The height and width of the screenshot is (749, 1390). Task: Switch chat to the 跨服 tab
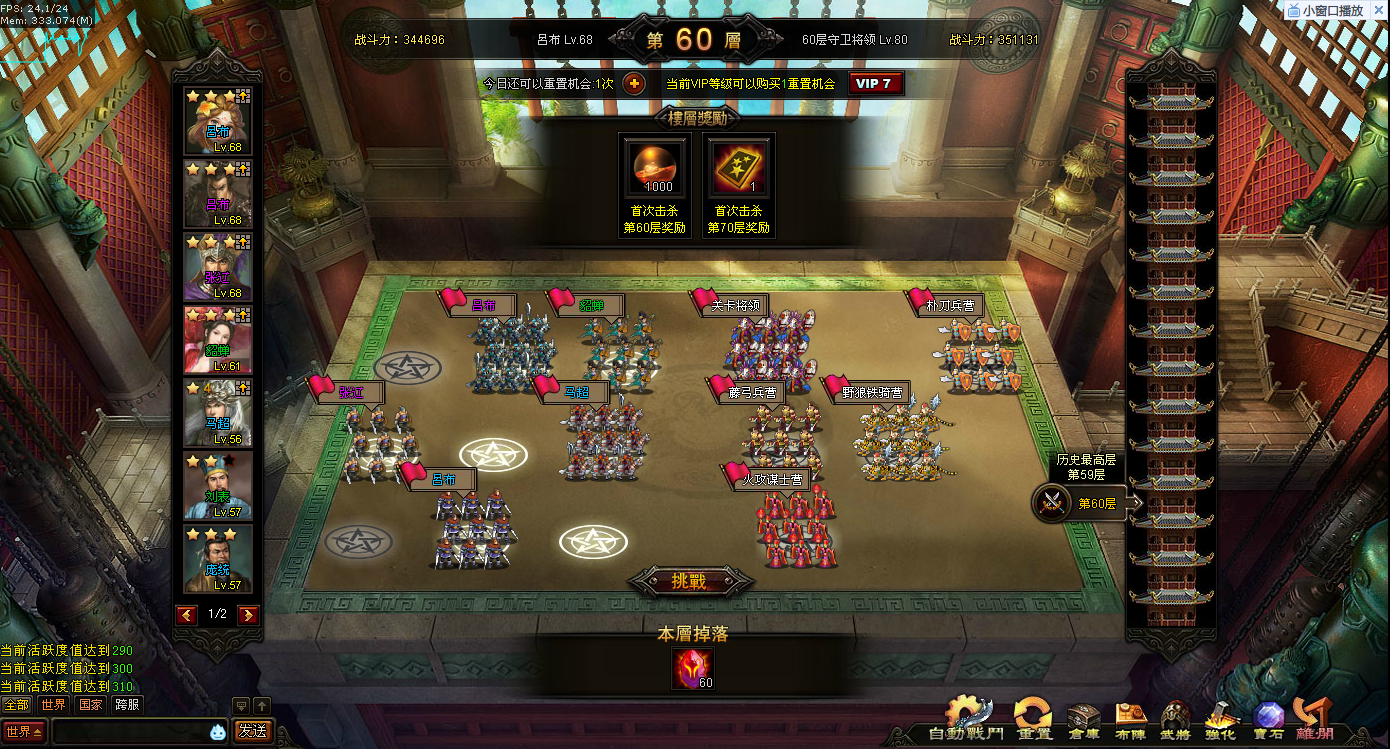[128, 704]
